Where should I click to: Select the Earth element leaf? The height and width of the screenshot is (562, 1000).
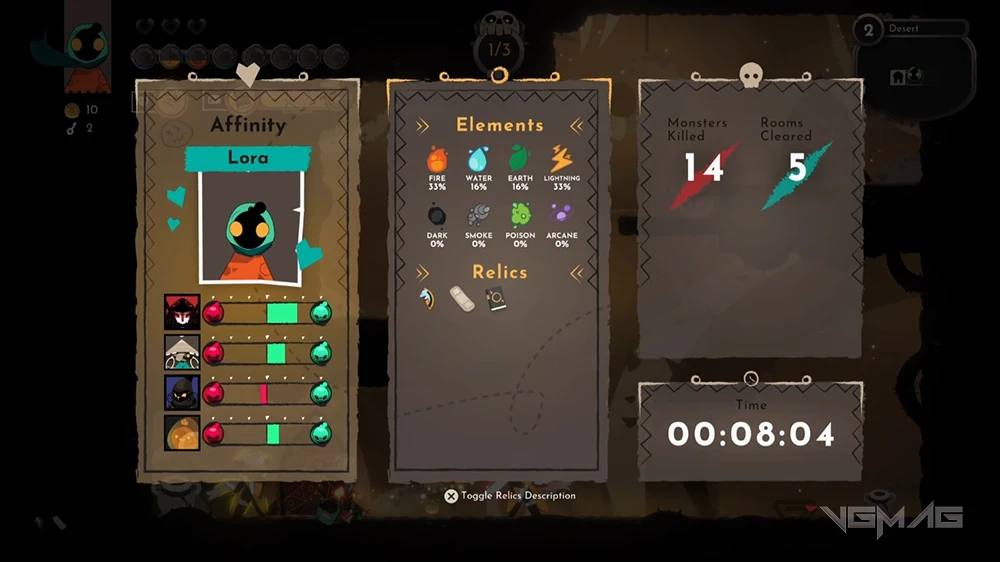pyautogui.click(x=520, y=159)
